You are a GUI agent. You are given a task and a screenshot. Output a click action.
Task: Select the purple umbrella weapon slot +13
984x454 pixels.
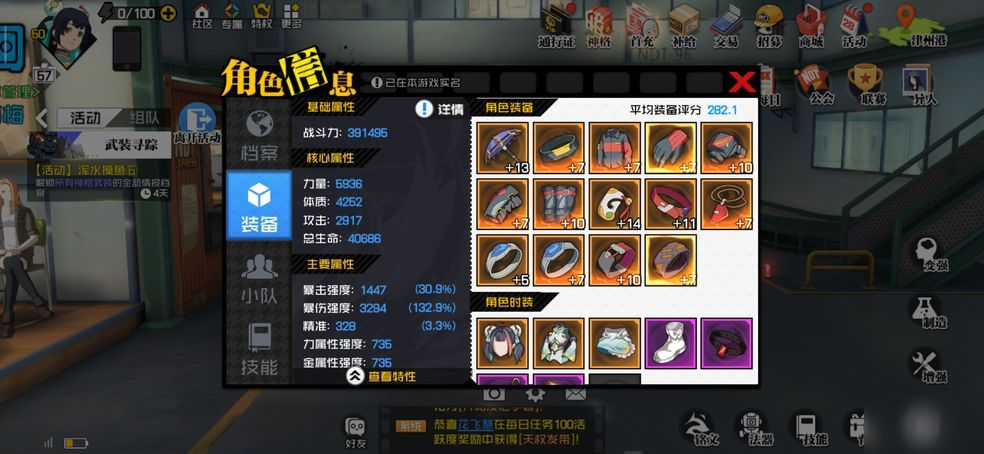click(503, 146)
